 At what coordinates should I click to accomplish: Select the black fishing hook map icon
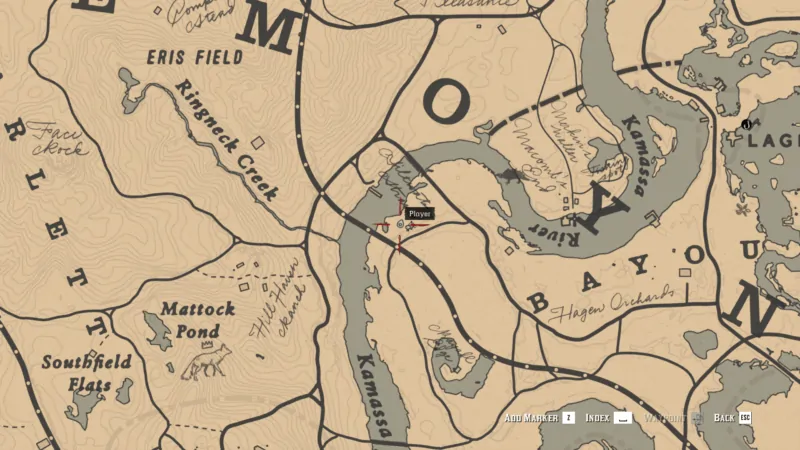[747, 124]
